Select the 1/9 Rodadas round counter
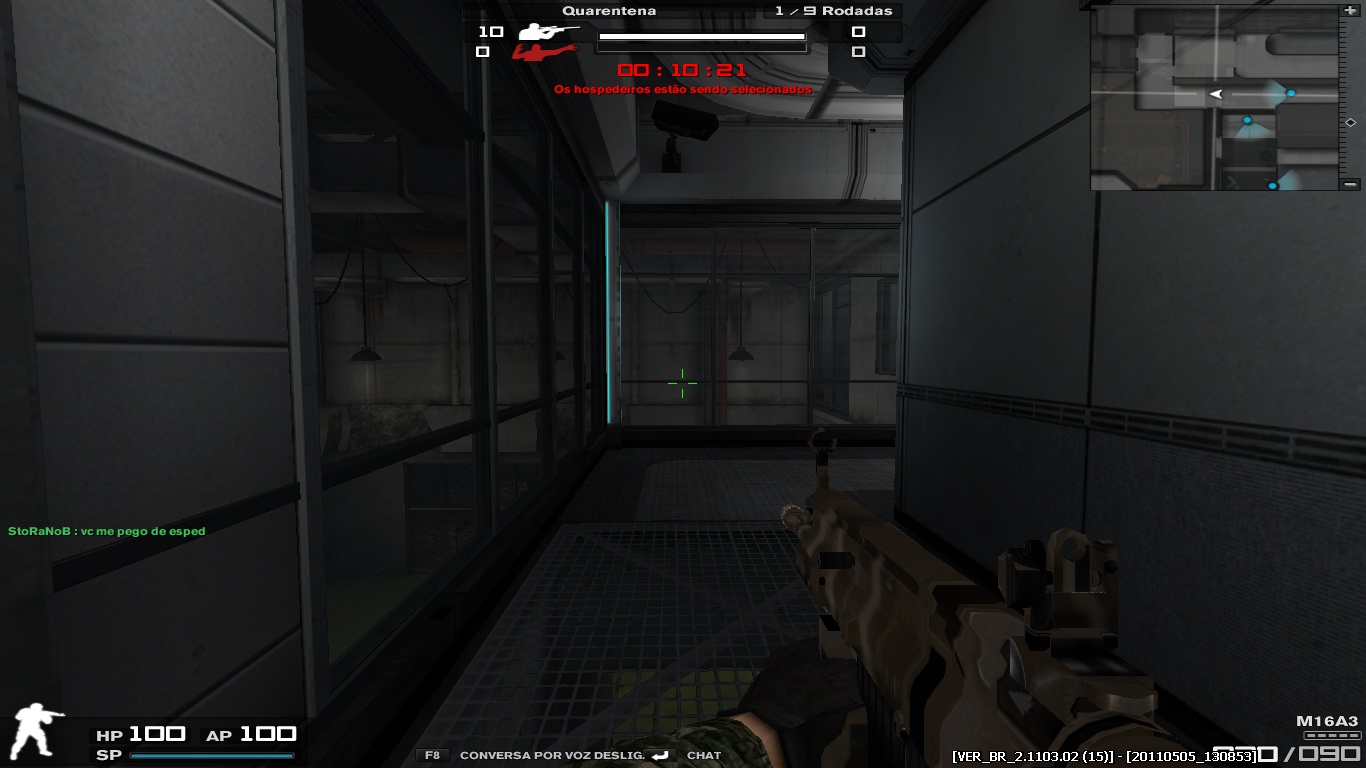 [831, 10]
